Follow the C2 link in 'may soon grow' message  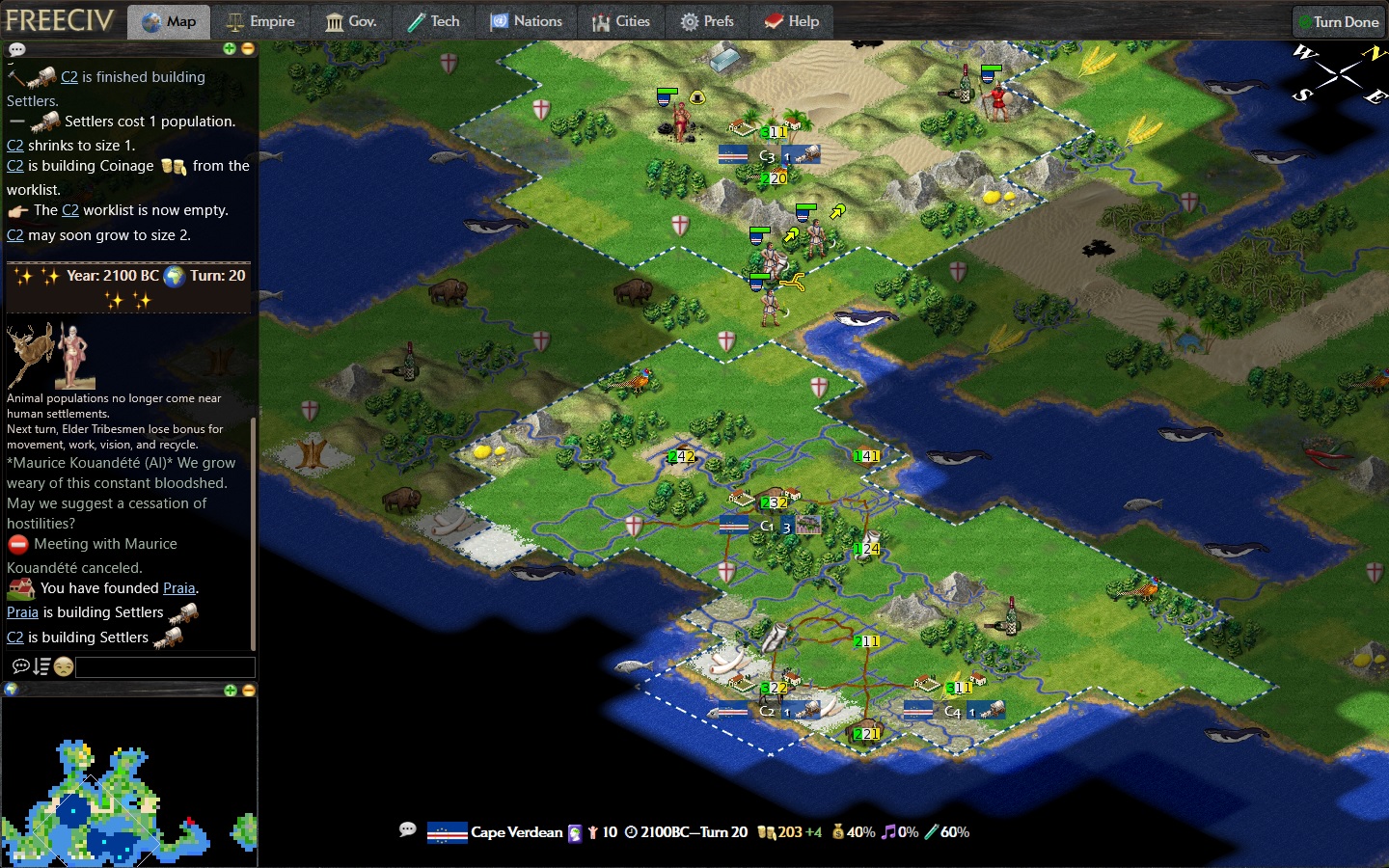point(15,235)
